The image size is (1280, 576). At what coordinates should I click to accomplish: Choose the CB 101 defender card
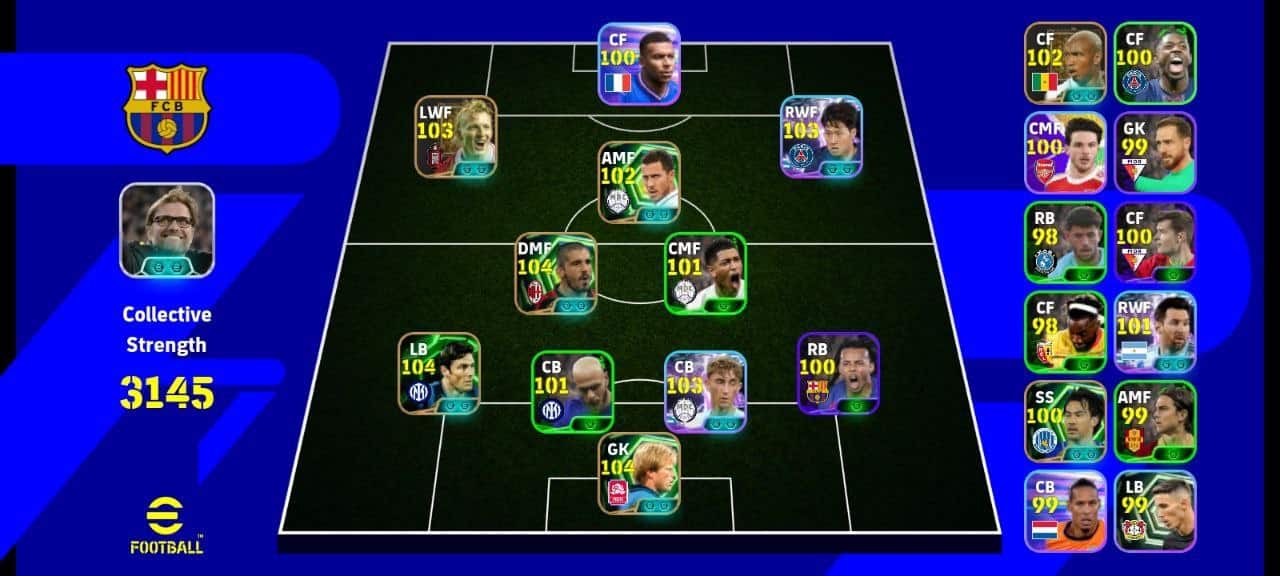(572, 391)
